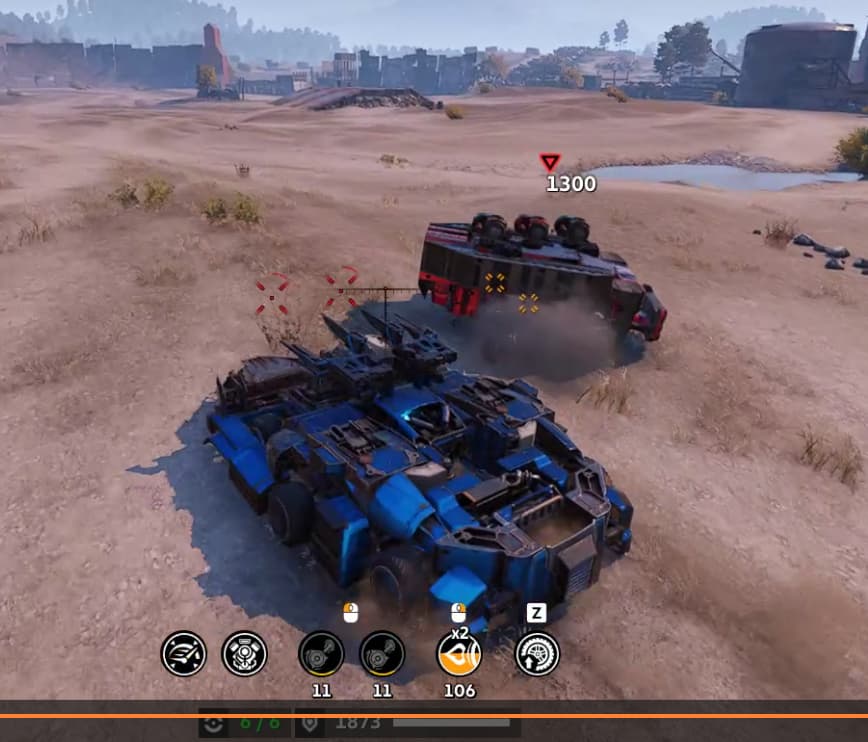Click the speedometer icon in the bottom HUD

pyautogui.click(x=184, y=654)
